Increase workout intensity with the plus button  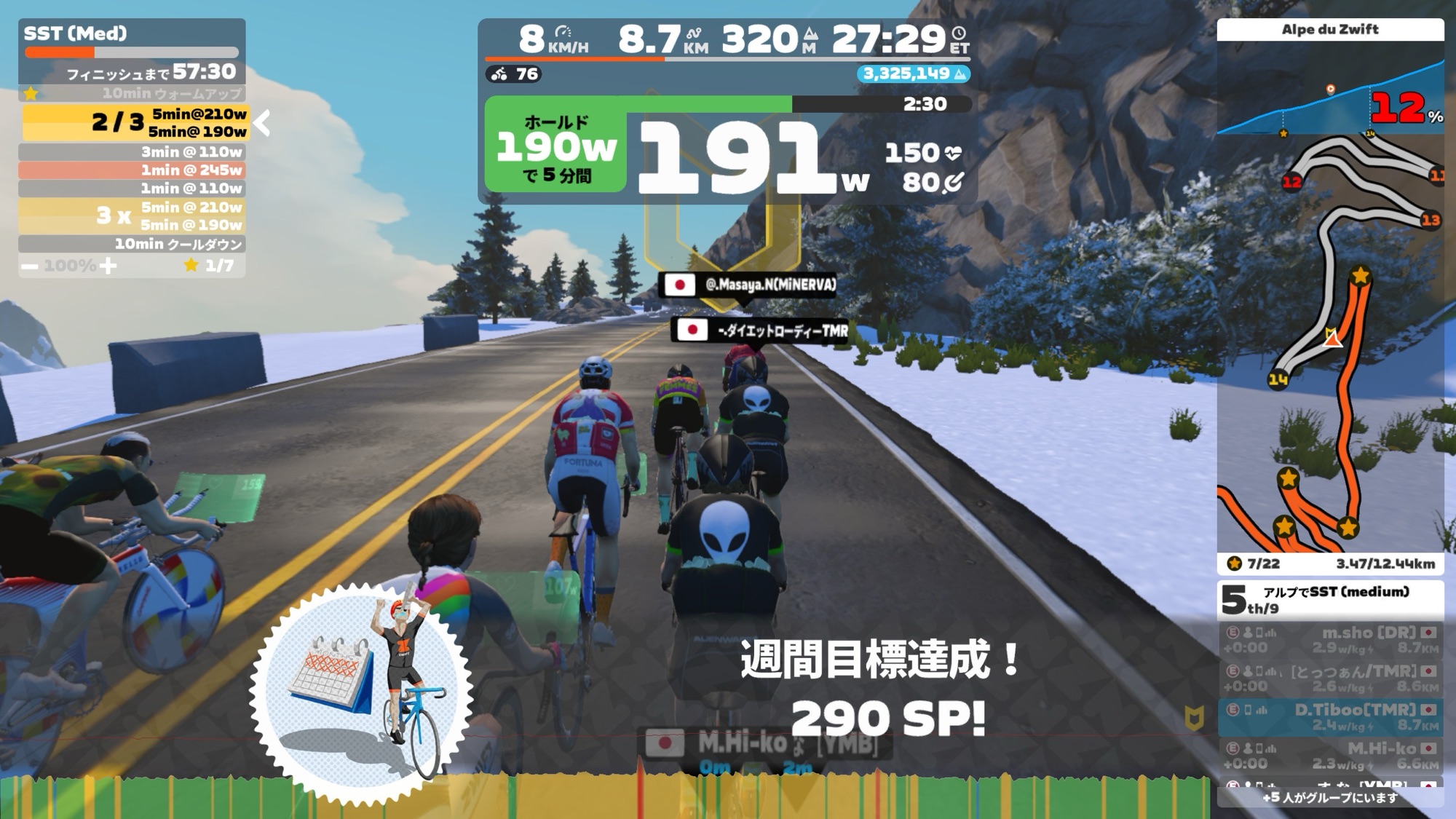tap(108, 266)
